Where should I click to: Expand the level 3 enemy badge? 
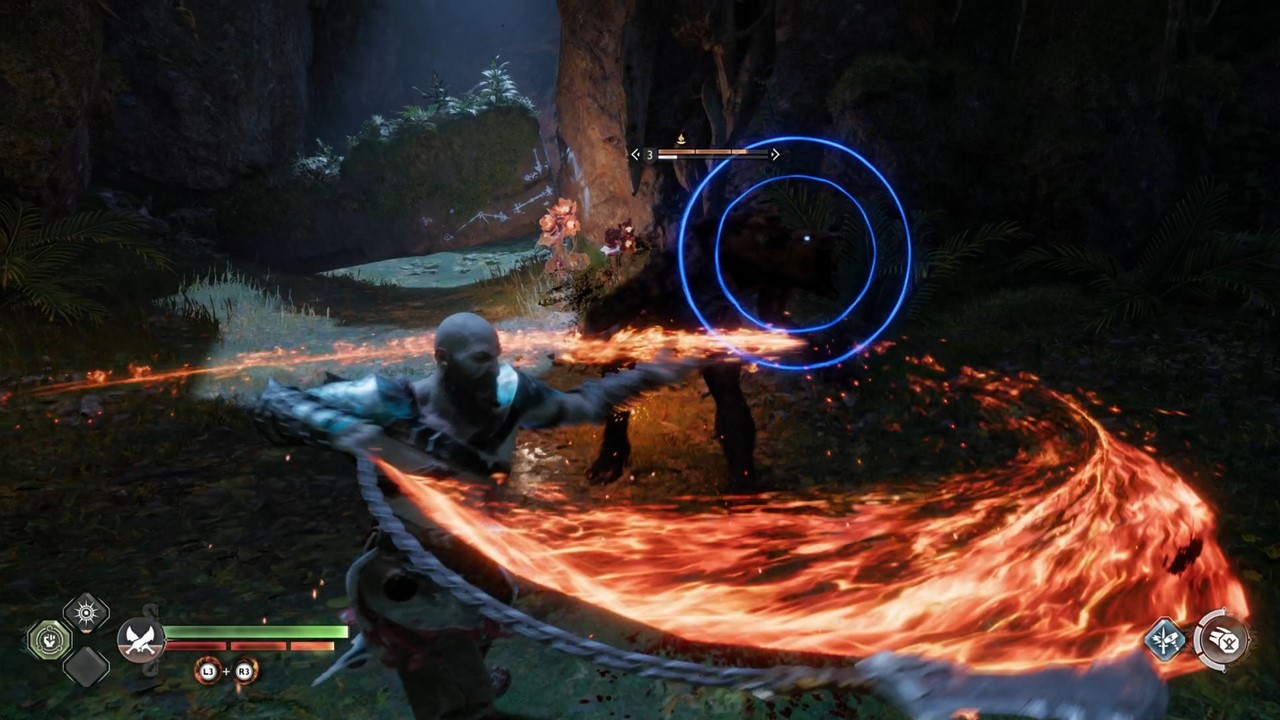pos(650,155)
